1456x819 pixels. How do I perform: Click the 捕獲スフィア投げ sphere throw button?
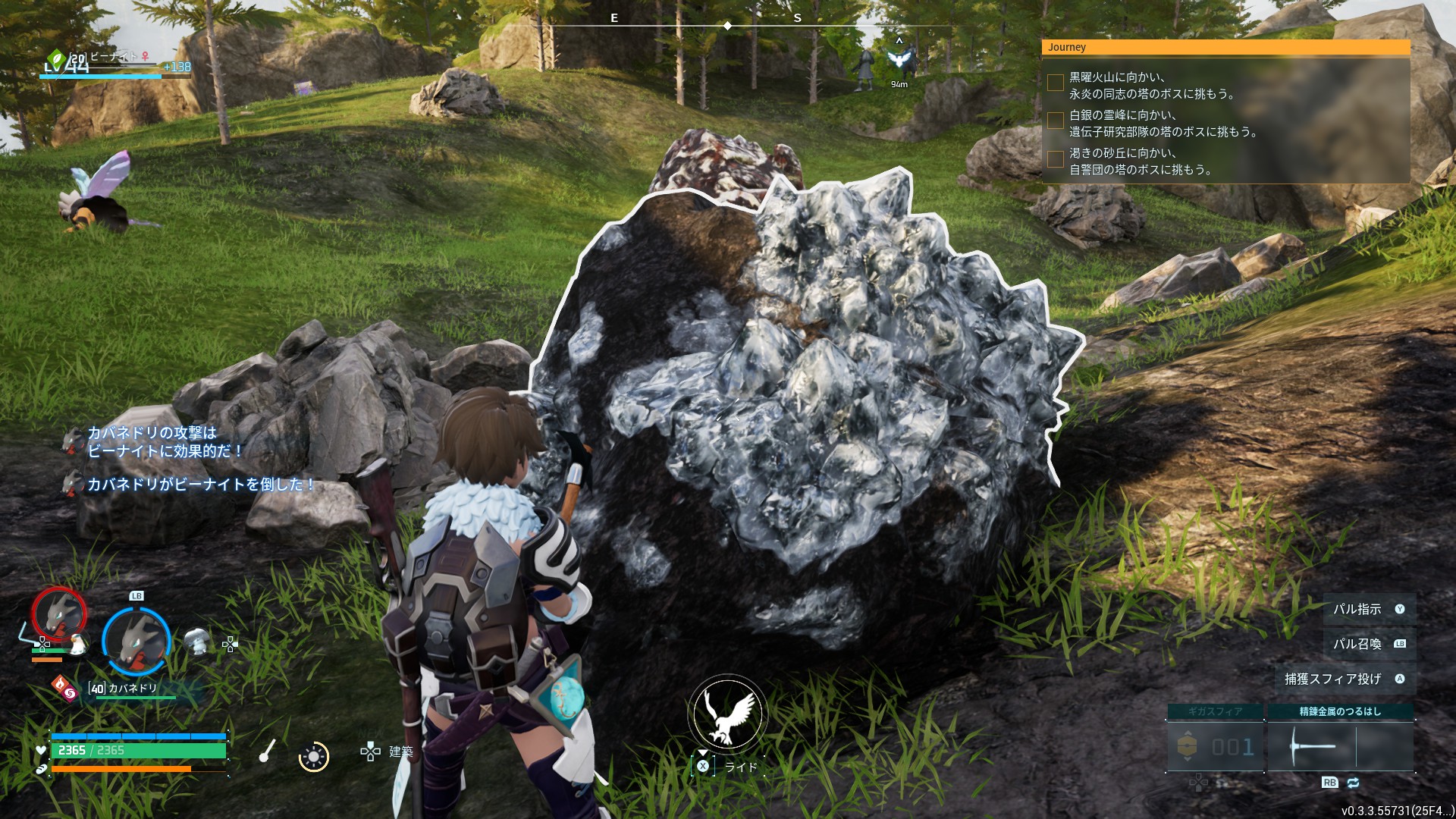1345,679
